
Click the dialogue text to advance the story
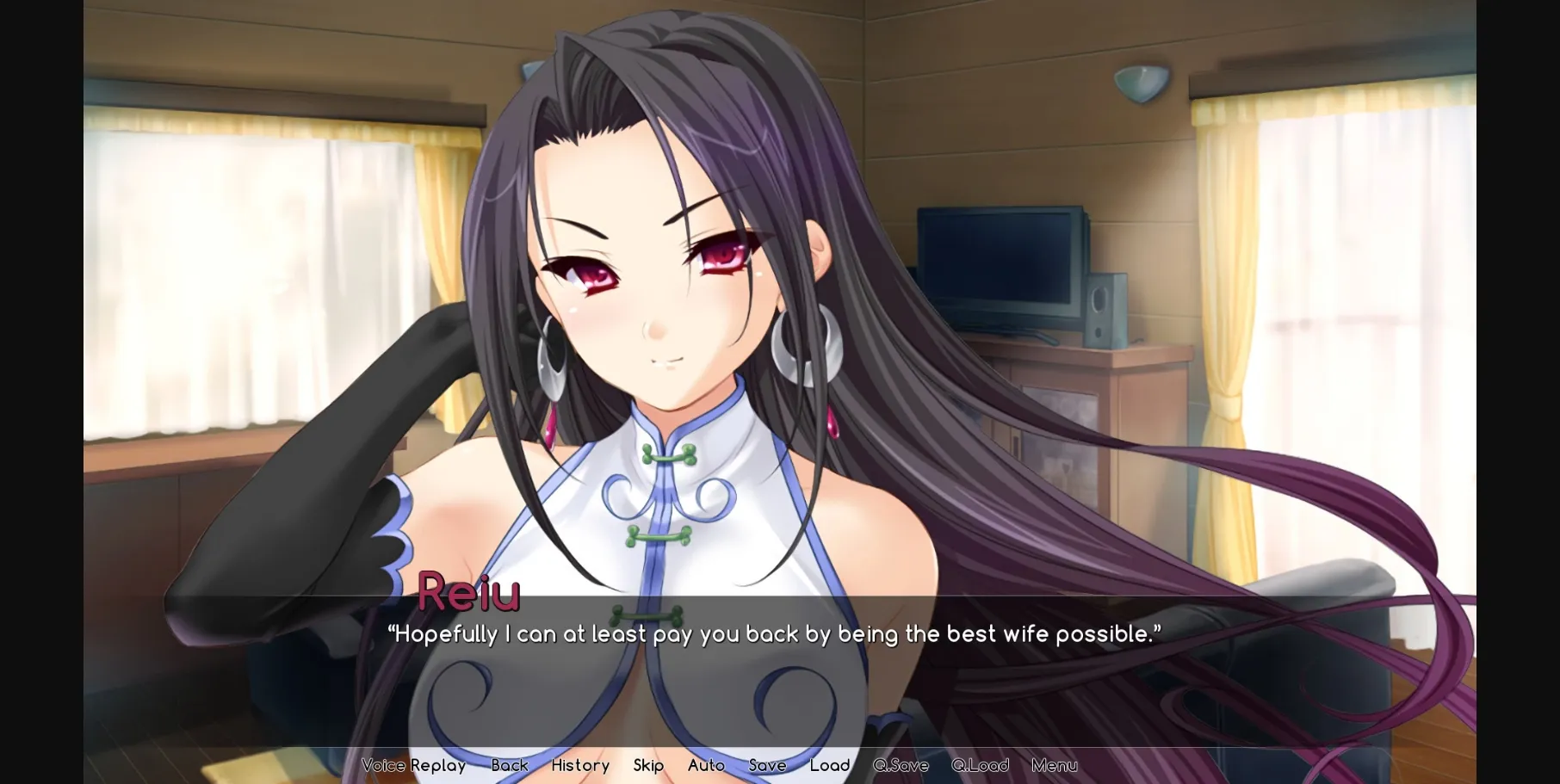point(775,634)
